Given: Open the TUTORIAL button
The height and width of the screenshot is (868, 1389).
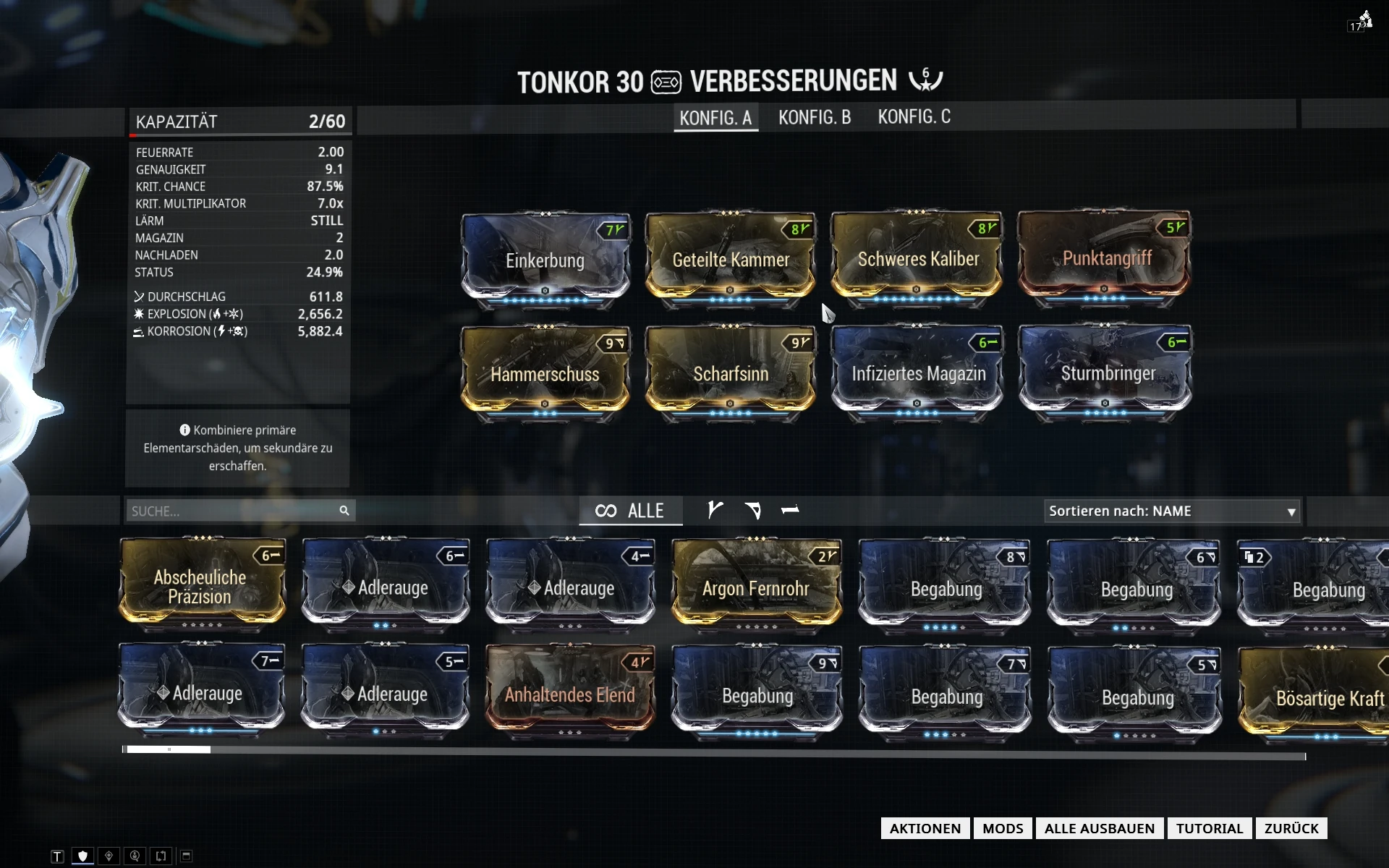Looking at the screenshot, I should click(1209, 828).
